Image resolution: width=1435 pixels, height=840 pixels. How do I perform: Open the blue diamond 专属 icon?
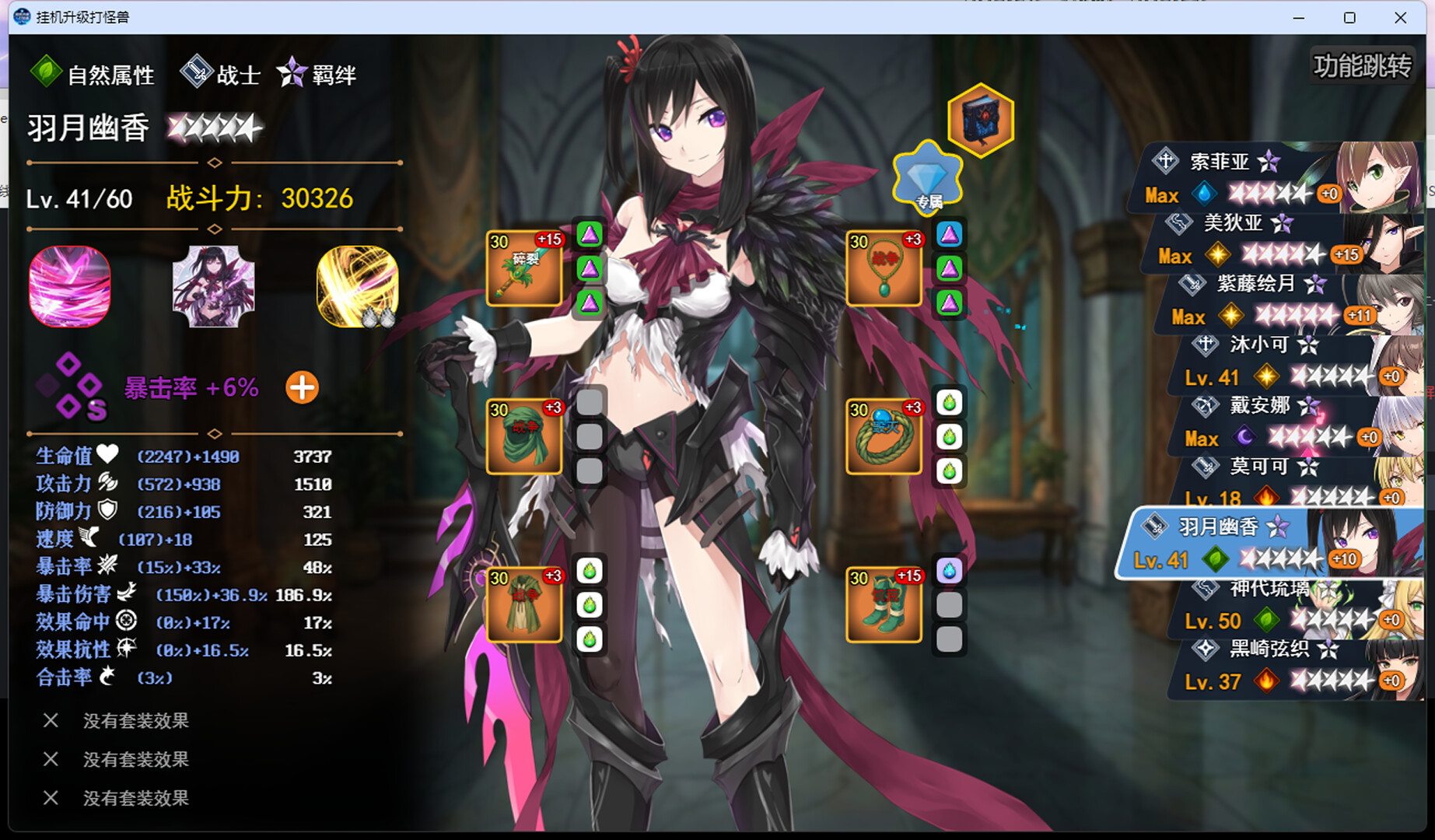tap(927, 179)
